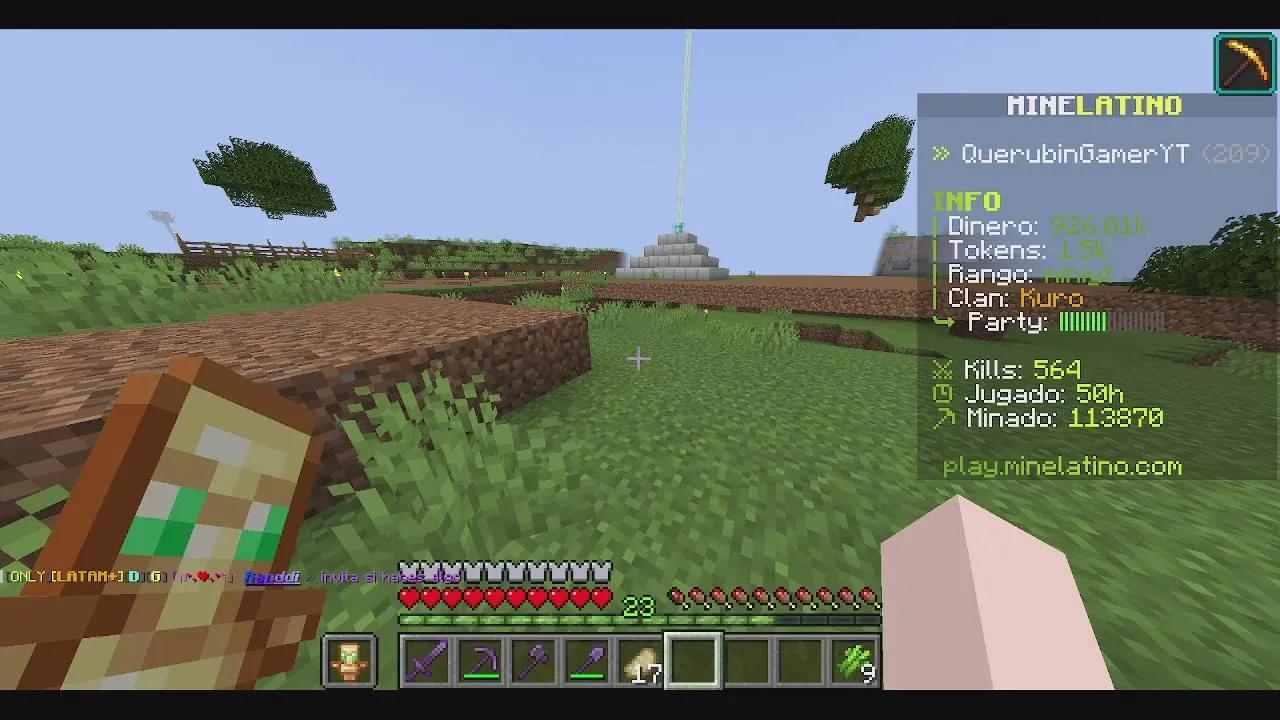Viewport: 1280px width, 720px height.
Task: Click the pickaxe icon at the top right
Action: pos(1244,61)
